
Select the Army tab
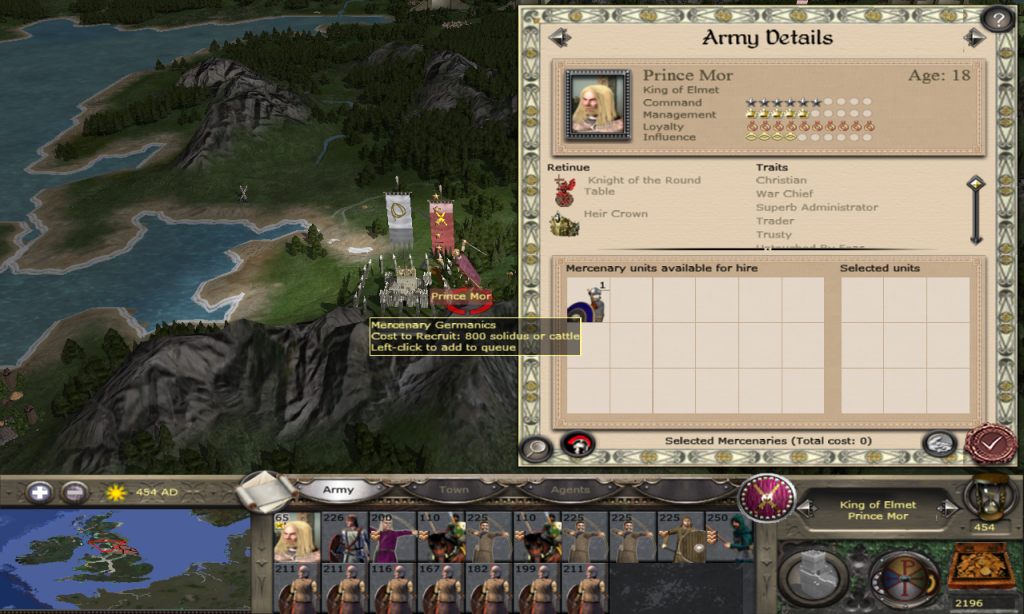338,490
